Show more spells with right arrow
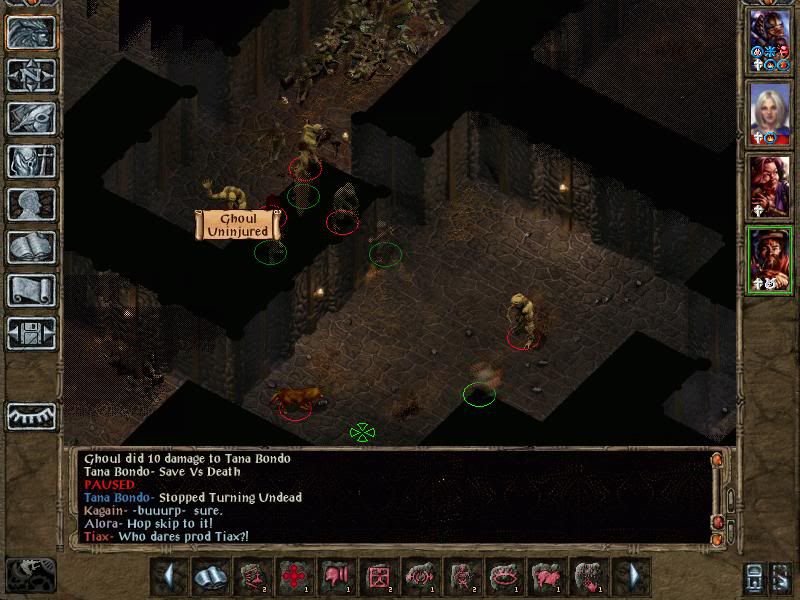This screenshot has width=800, height=600. click(x=630, y=576)
